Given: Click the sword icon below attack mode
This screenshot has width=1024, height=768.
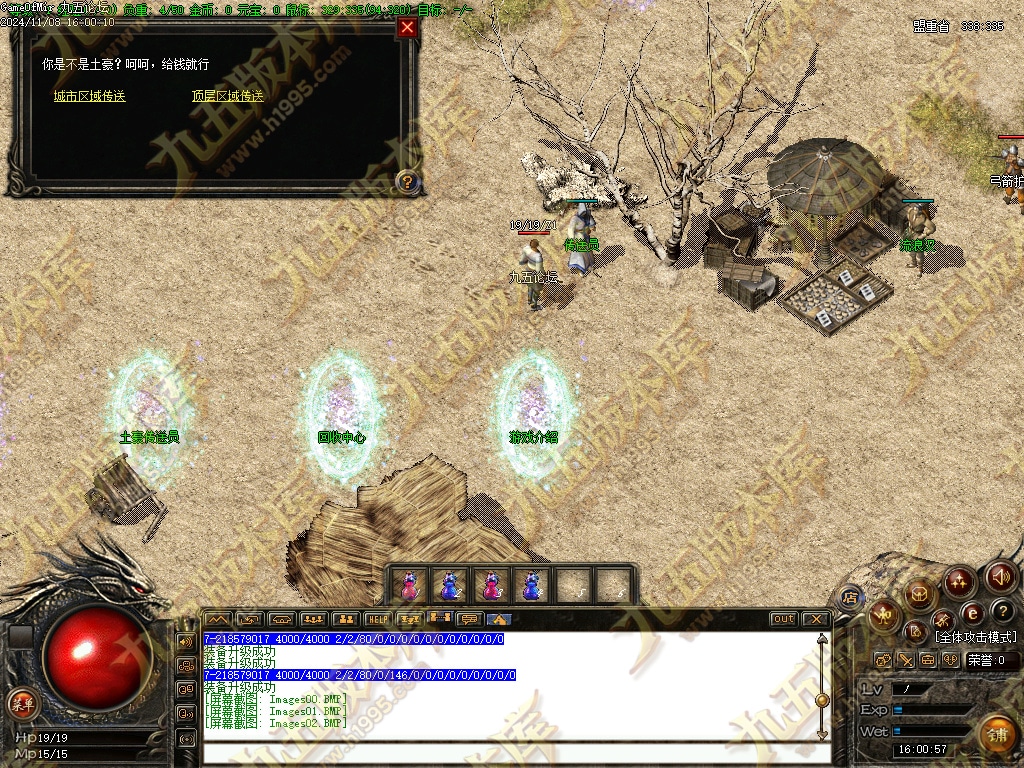Looking at the screenshot, I should coord(905,660).
